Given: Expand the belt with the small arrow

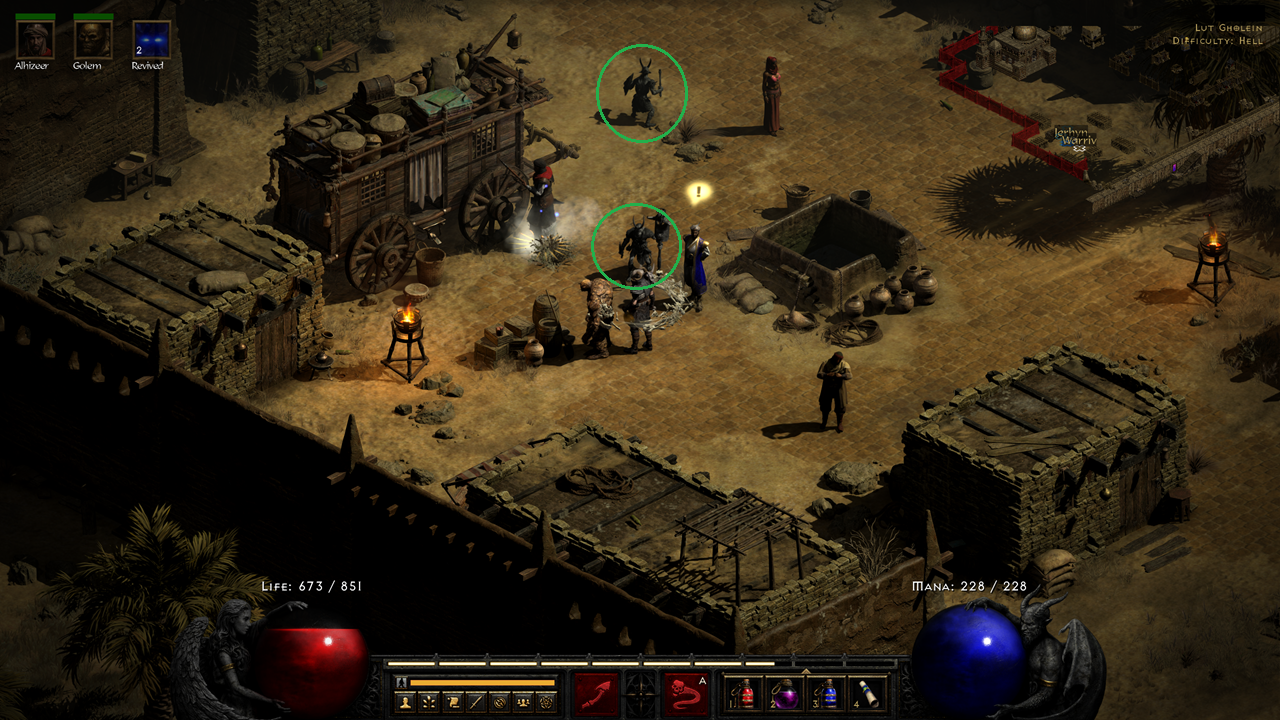Looking at the screenshot, I should [x=806, y=671].
